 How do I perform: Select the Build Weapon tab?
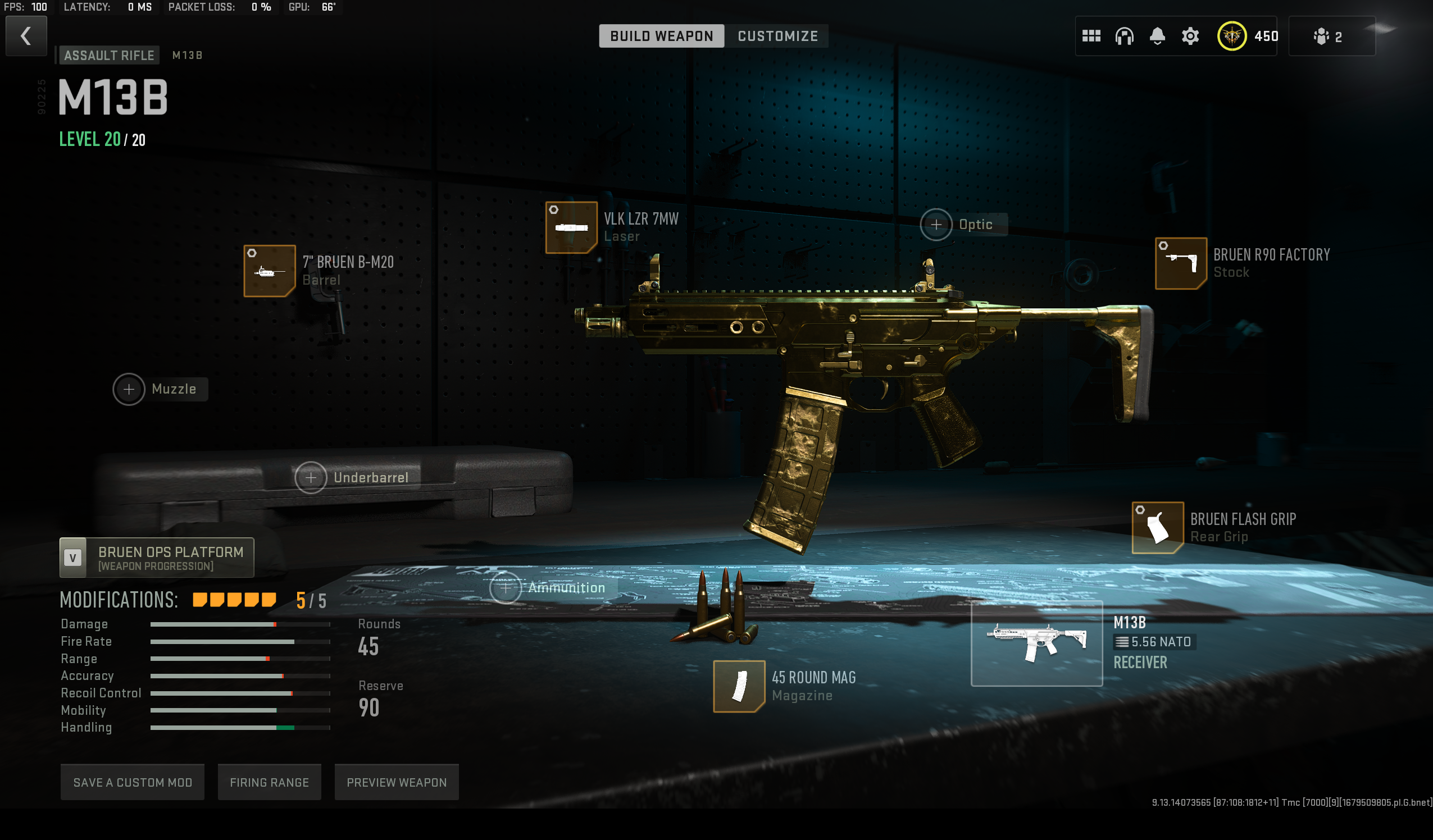point(661,36)
